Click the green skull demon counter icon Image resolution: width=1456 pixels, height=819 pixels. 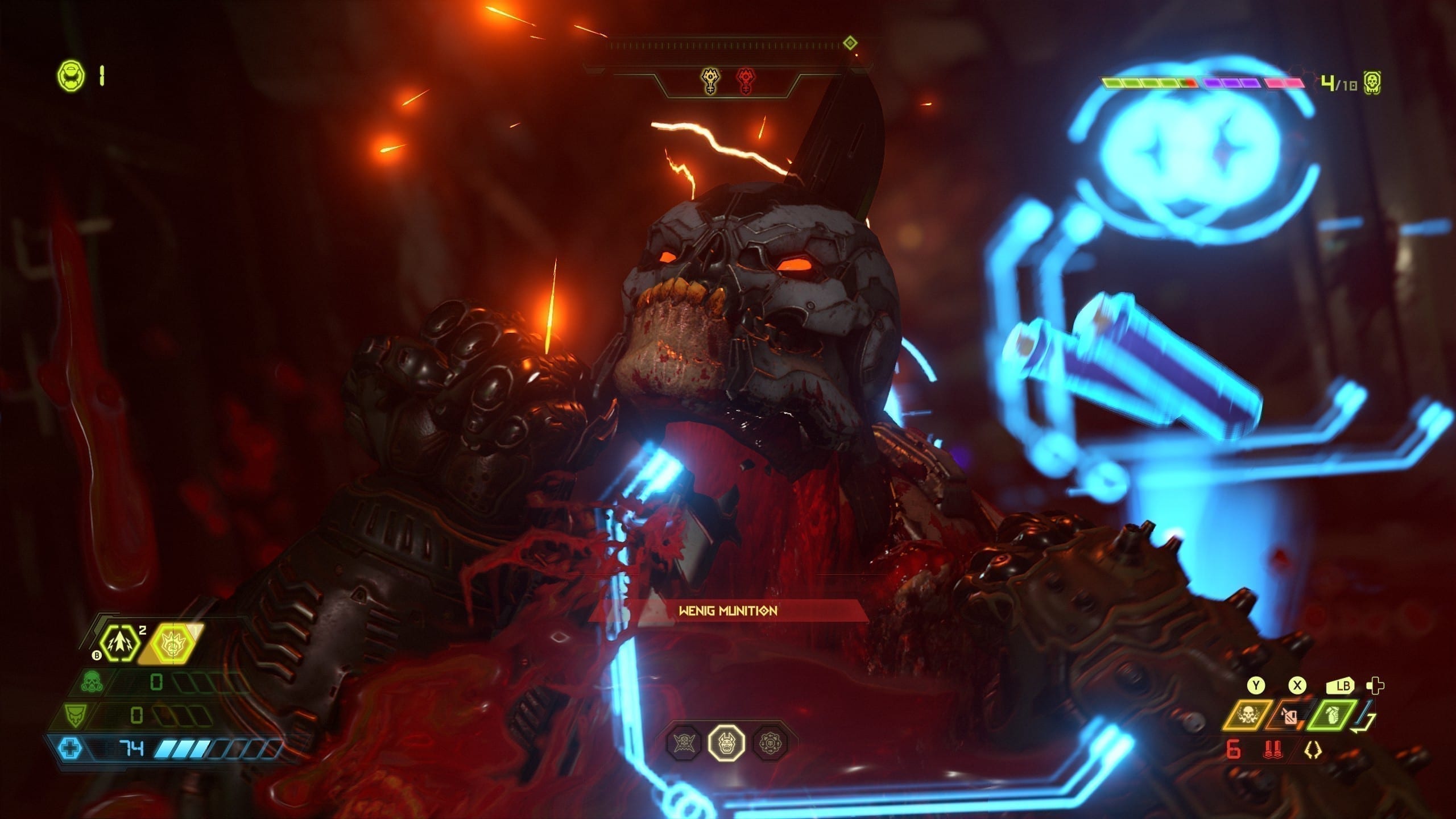(x=1372, y=84)
